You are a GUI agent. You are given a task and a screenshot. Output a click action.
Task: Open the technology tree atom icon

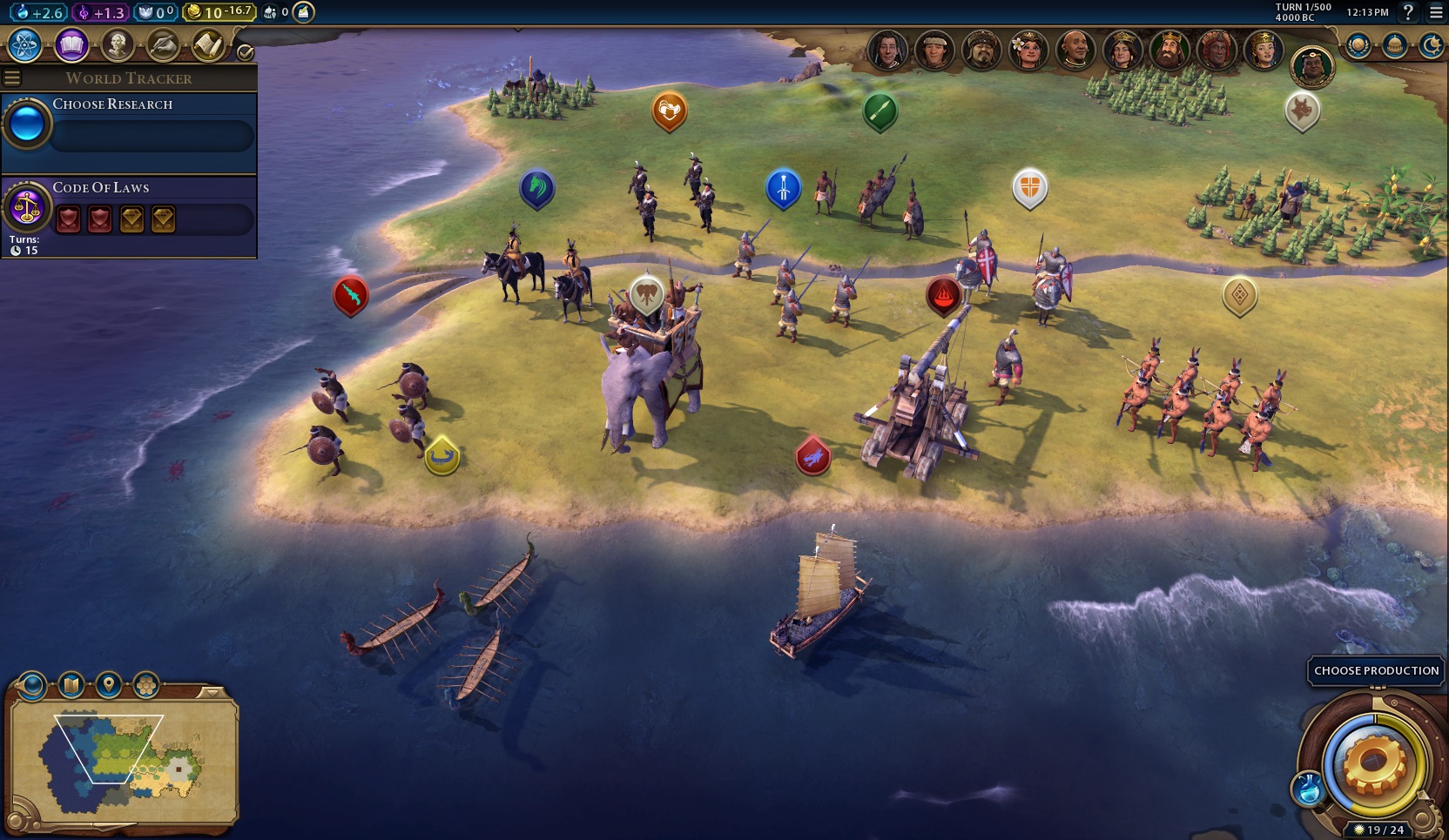(24, 44)
